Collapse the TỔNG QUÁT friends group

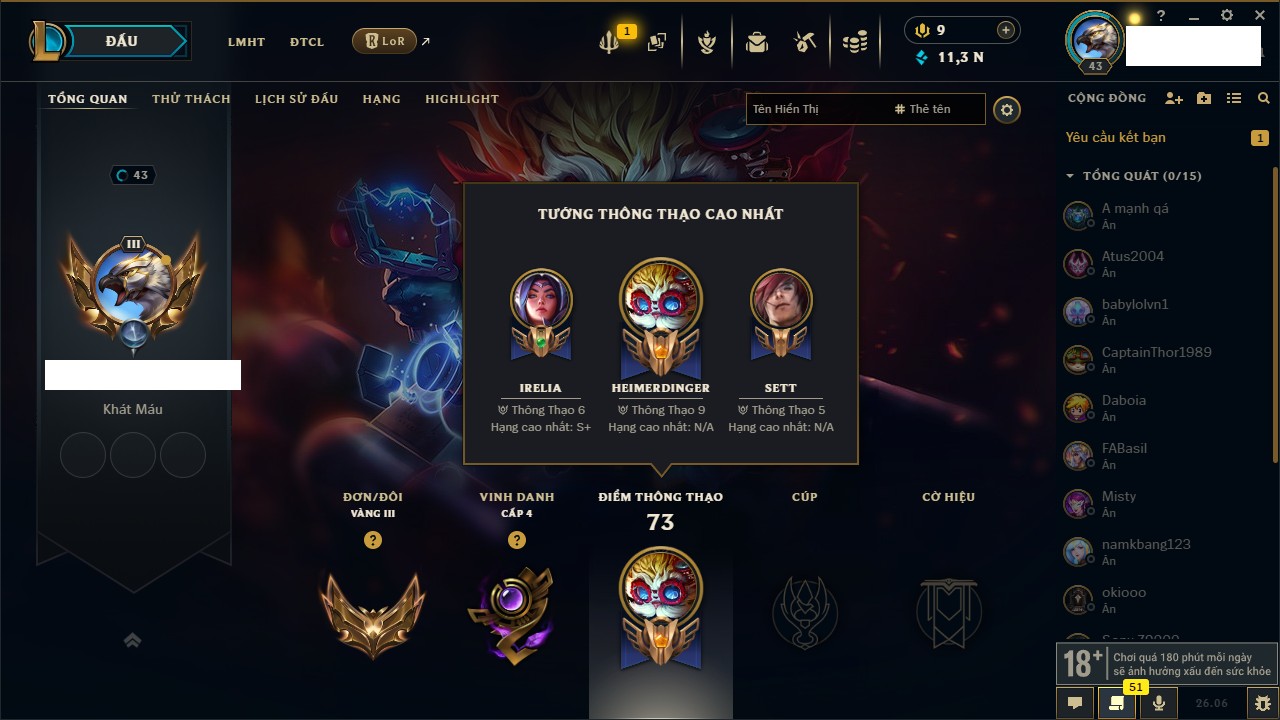[1070, 176]
